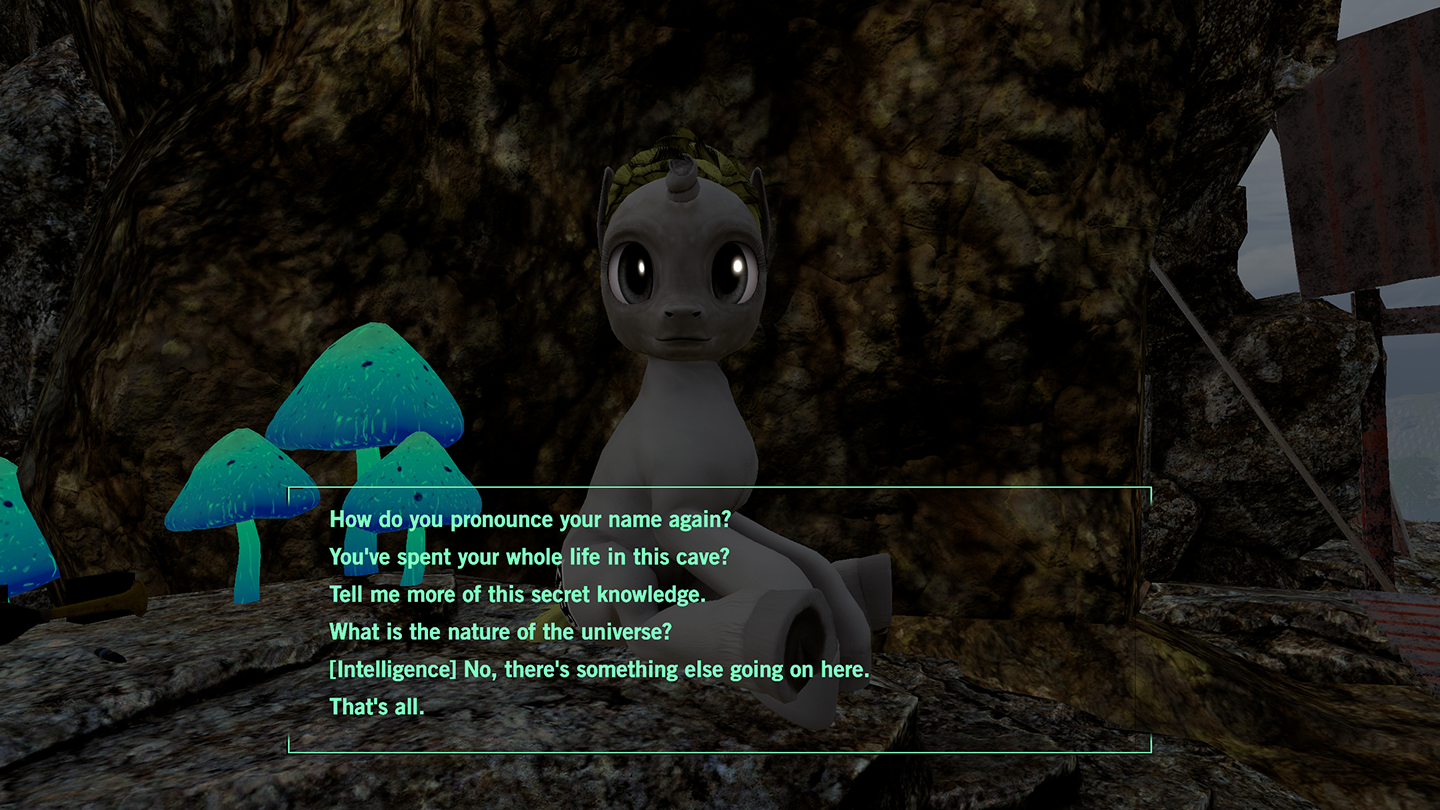This screenshot has width=1440, height=810.
Task: End conversation with "That's all."
Action: (x=377, y=707)
